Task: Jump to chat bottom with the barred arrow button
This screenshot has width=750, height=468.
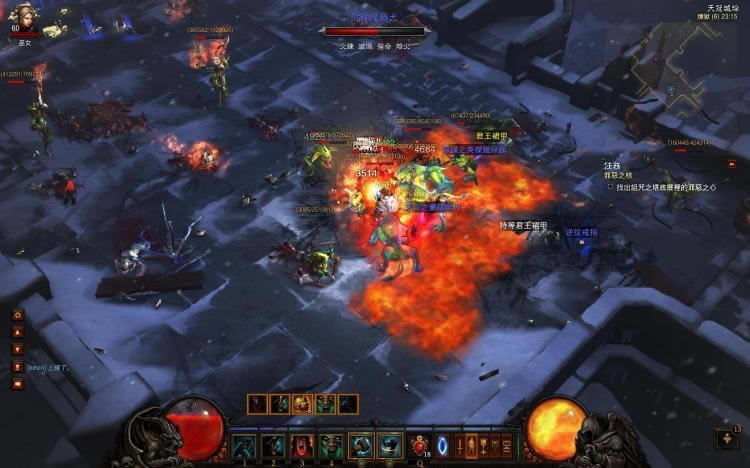Action: pyautogui.click(x=17, y=366)
